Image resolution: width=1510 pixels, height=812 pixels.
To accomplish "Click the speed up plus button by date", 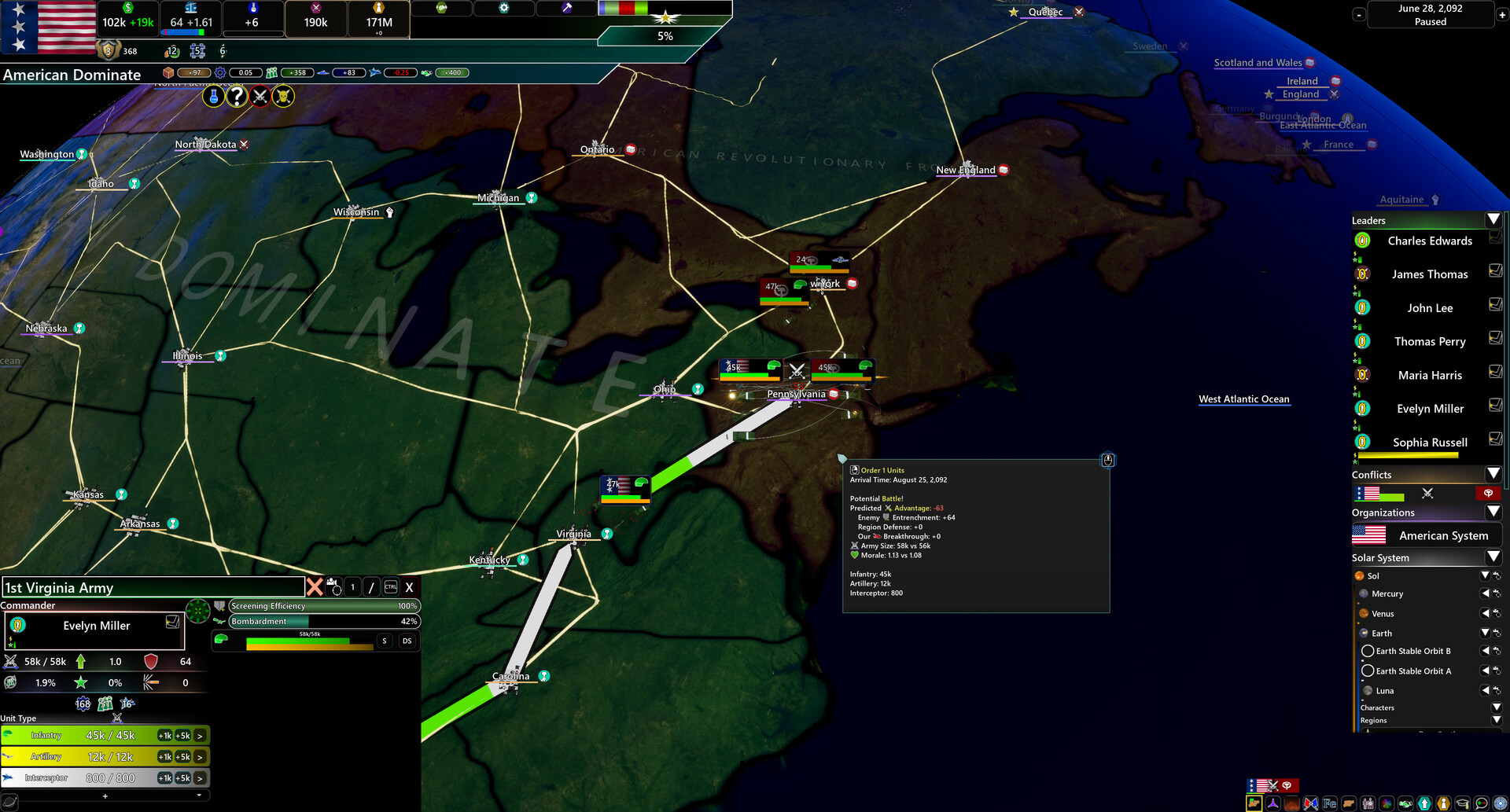I will tap(1501, 15).
